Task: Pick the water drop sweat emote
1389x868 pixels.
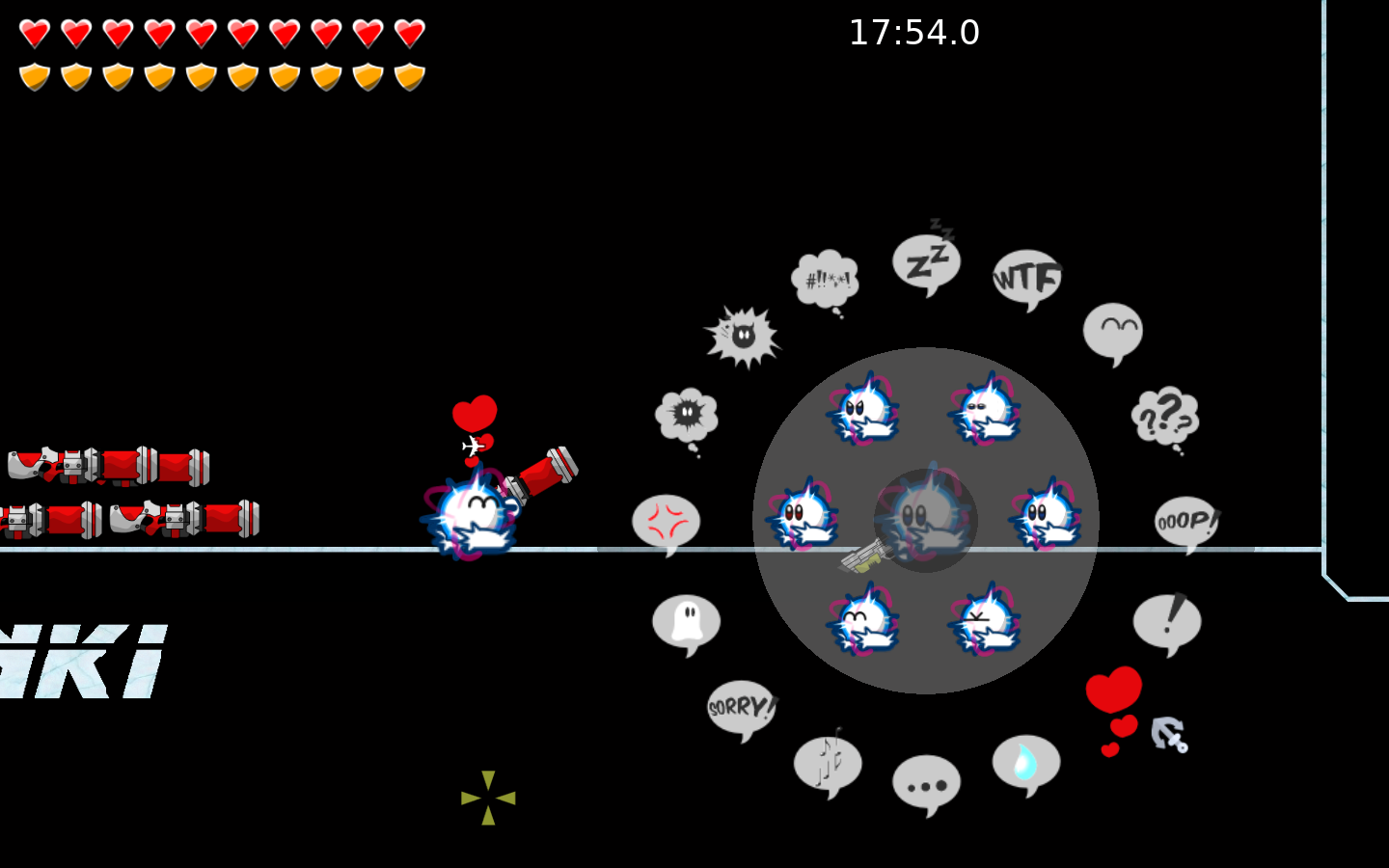Action: pos(1025,764)
